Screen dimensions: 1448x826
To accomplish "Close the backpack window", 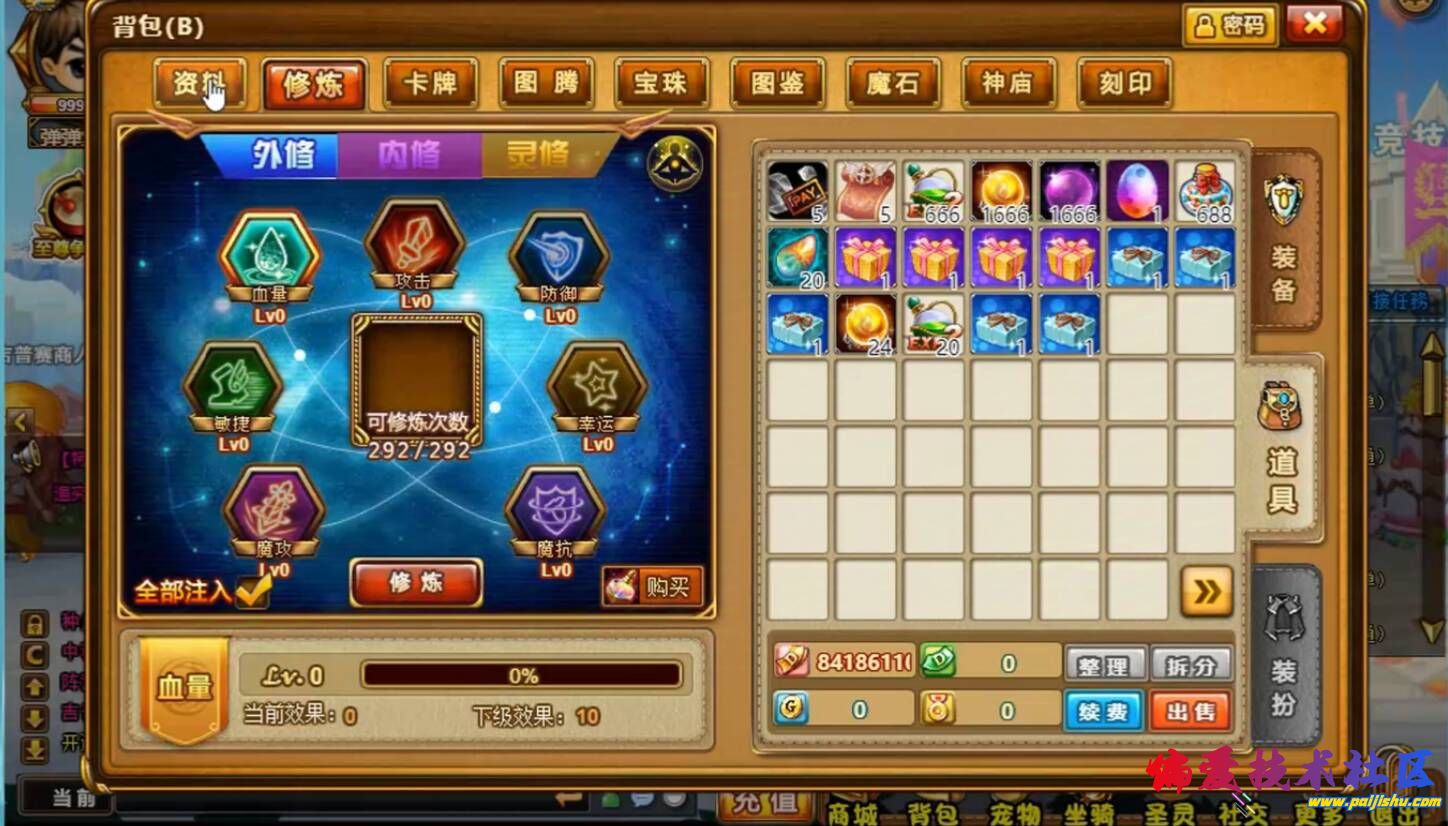I will pos(1314,24).
